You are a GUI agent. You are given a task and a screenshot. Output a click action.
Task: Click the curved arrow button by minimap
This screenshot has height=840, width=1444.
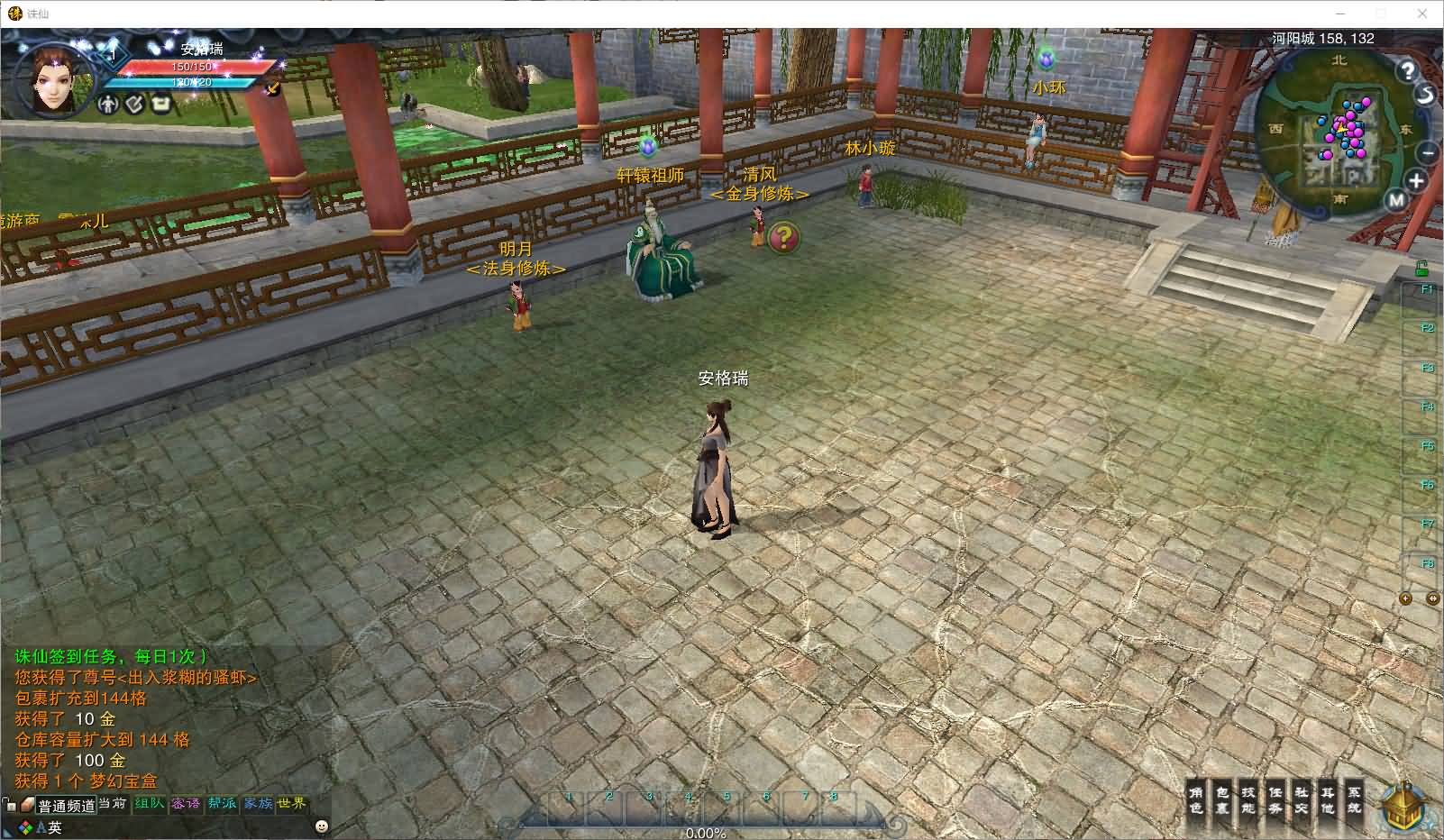[x=1425, y=95]
